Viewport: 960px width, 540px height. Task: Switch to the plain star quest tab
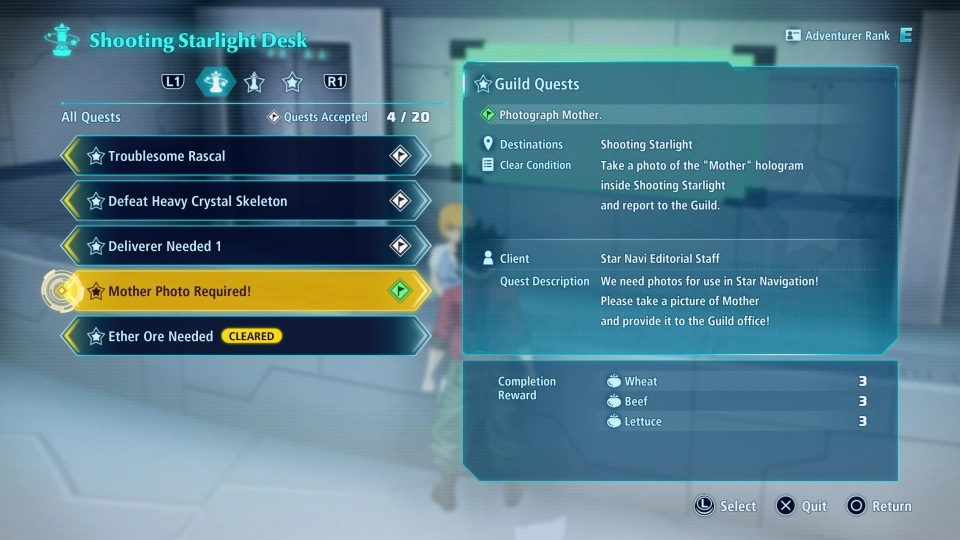click(x=292, y=82)
